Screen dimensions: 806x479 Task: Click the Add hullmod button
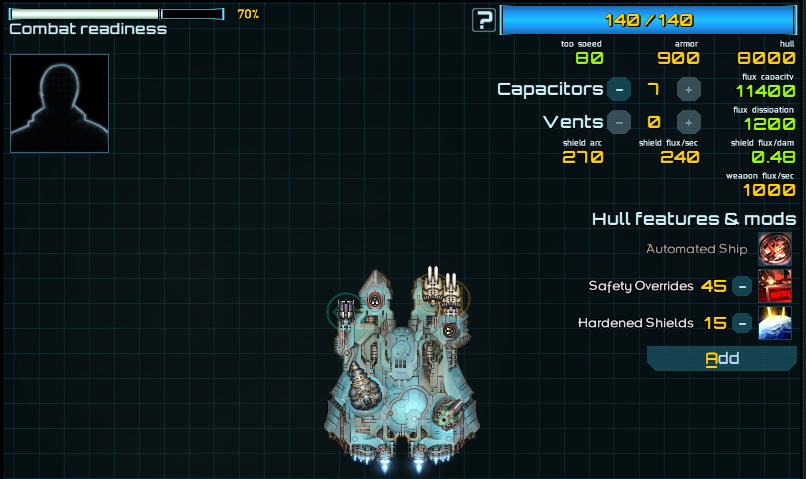722,358
